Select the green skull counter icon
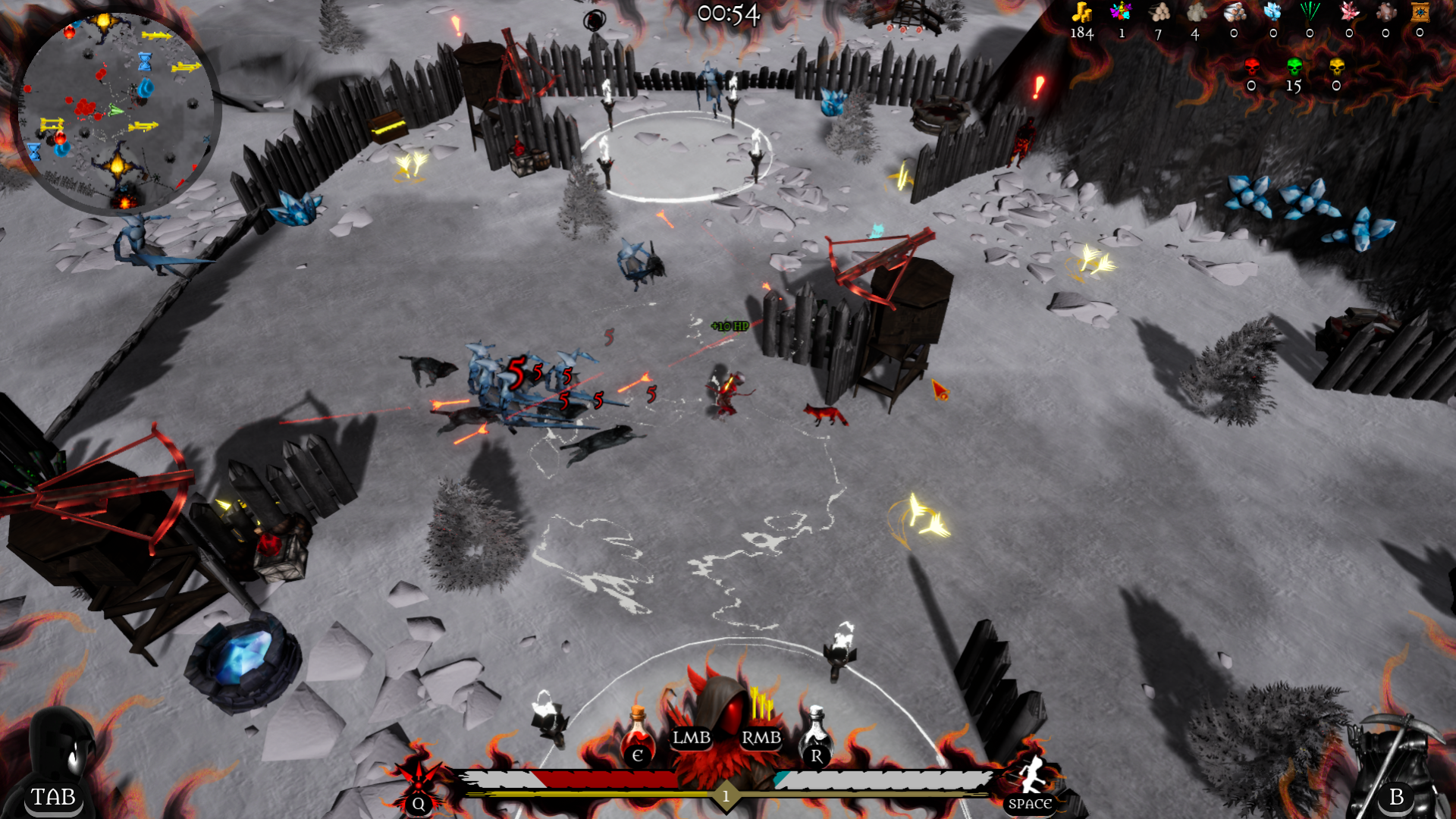 (1294, 67)
